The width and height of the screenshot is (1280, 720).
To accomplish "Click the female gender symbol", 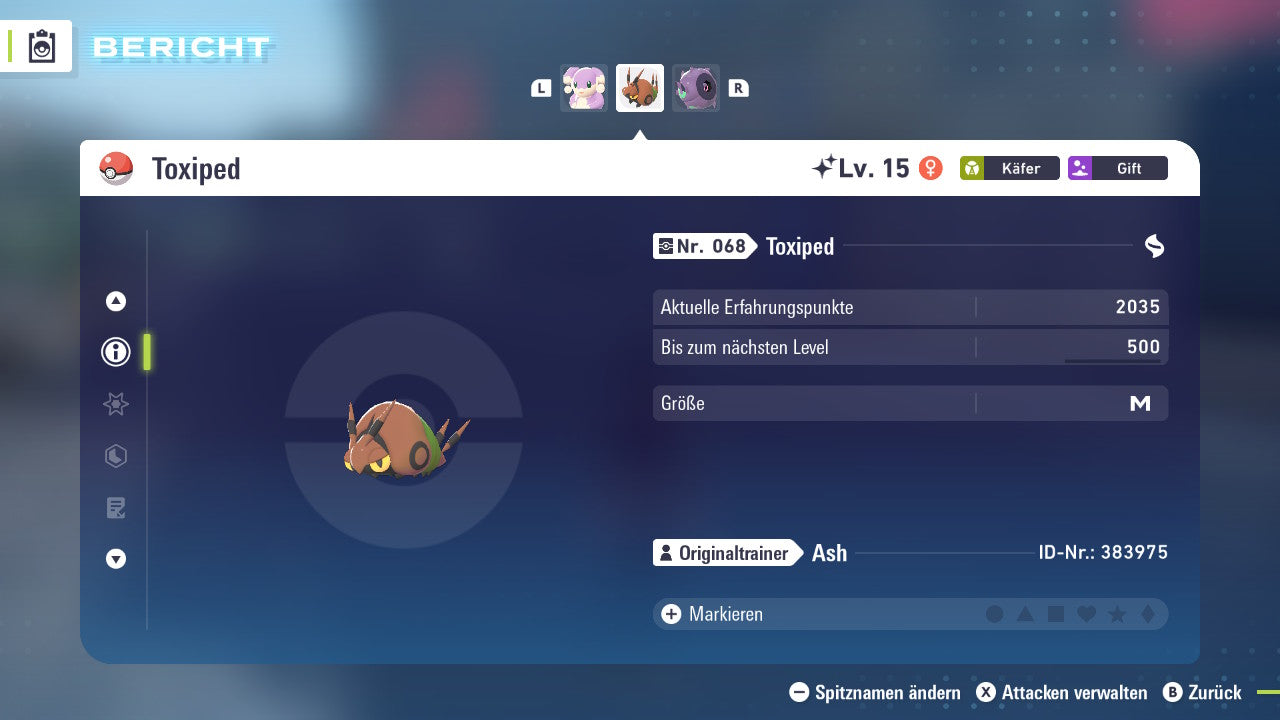I will [x=929, y=168].
